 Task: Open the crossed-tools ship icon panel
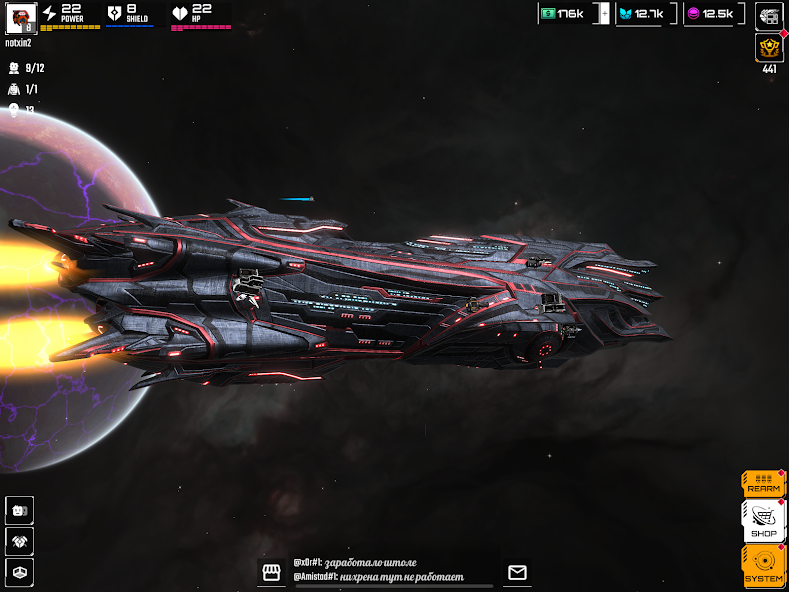(20, 541)
